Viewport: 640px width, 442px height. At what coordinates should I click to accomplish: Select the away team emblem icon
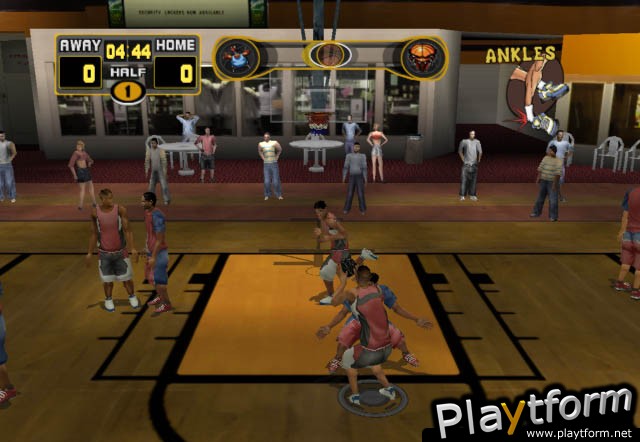click(237, 58)
